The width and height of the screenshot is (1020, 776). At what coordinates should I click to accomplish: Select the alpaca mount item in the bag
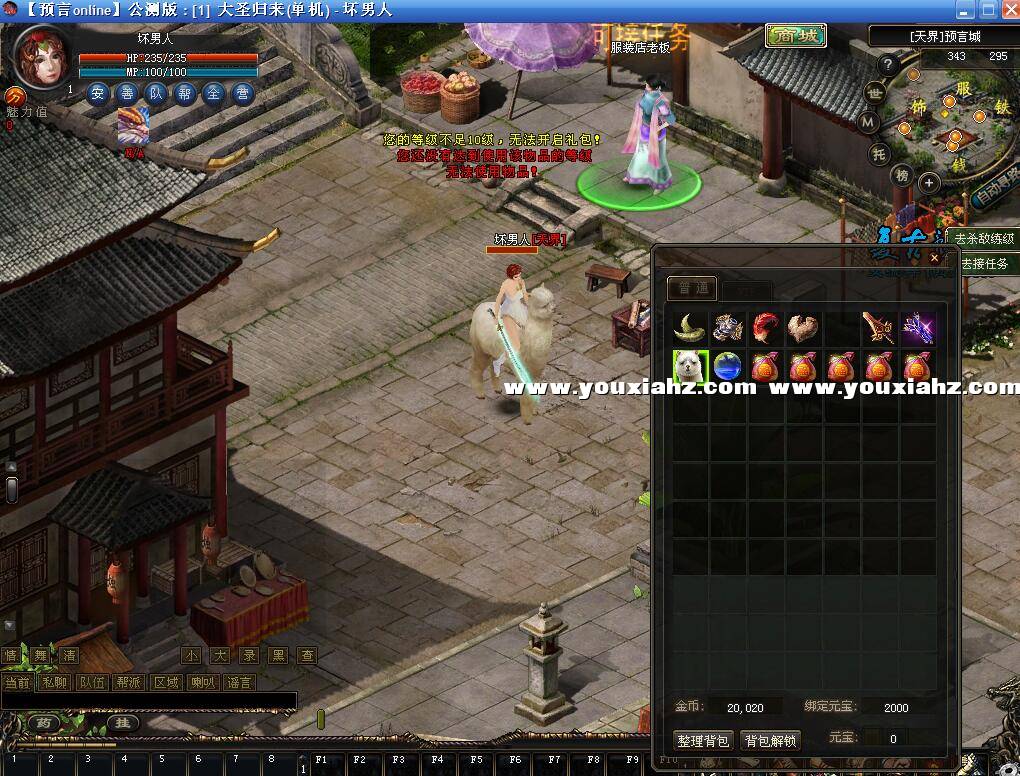pyautogui.click(x=691, y=366)
